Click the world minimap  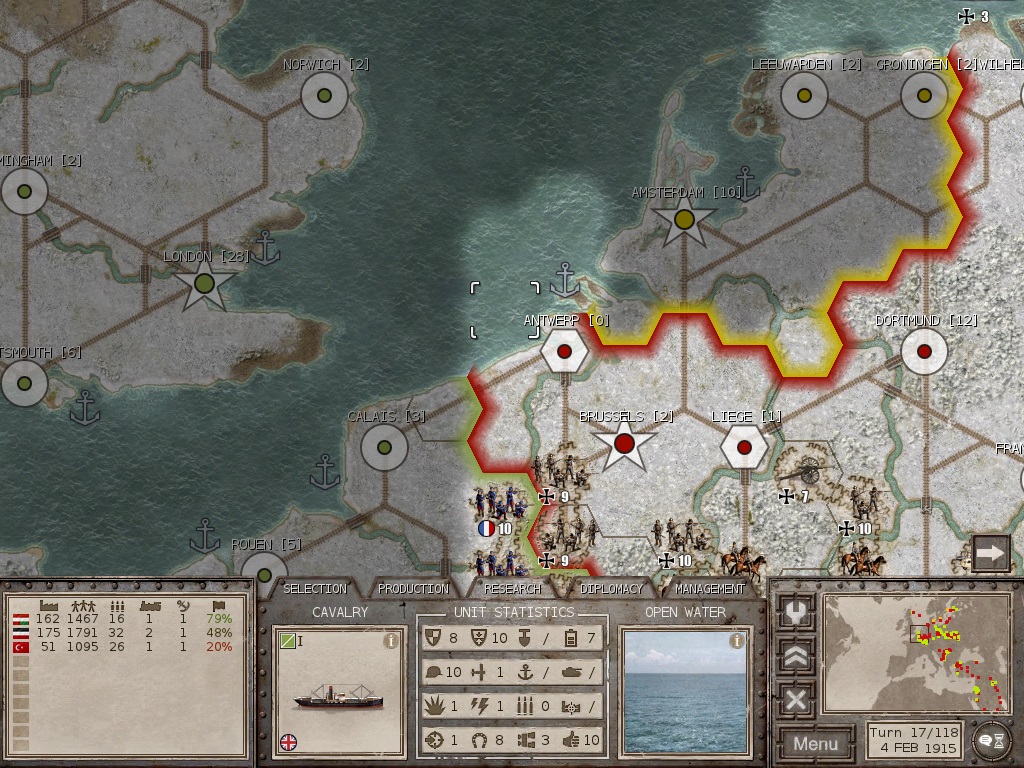[915, 654]
